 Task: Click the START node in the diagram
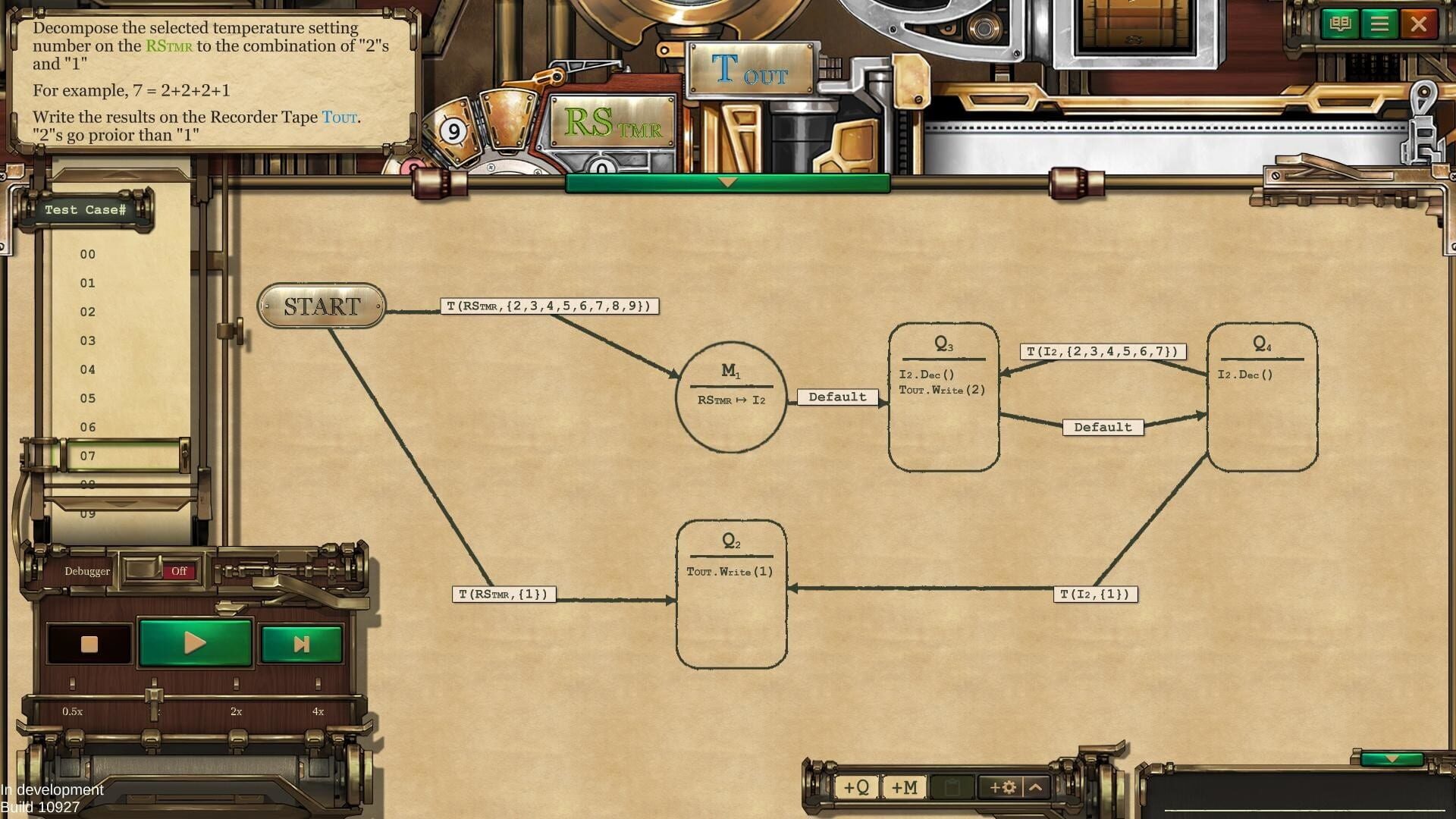321,307
